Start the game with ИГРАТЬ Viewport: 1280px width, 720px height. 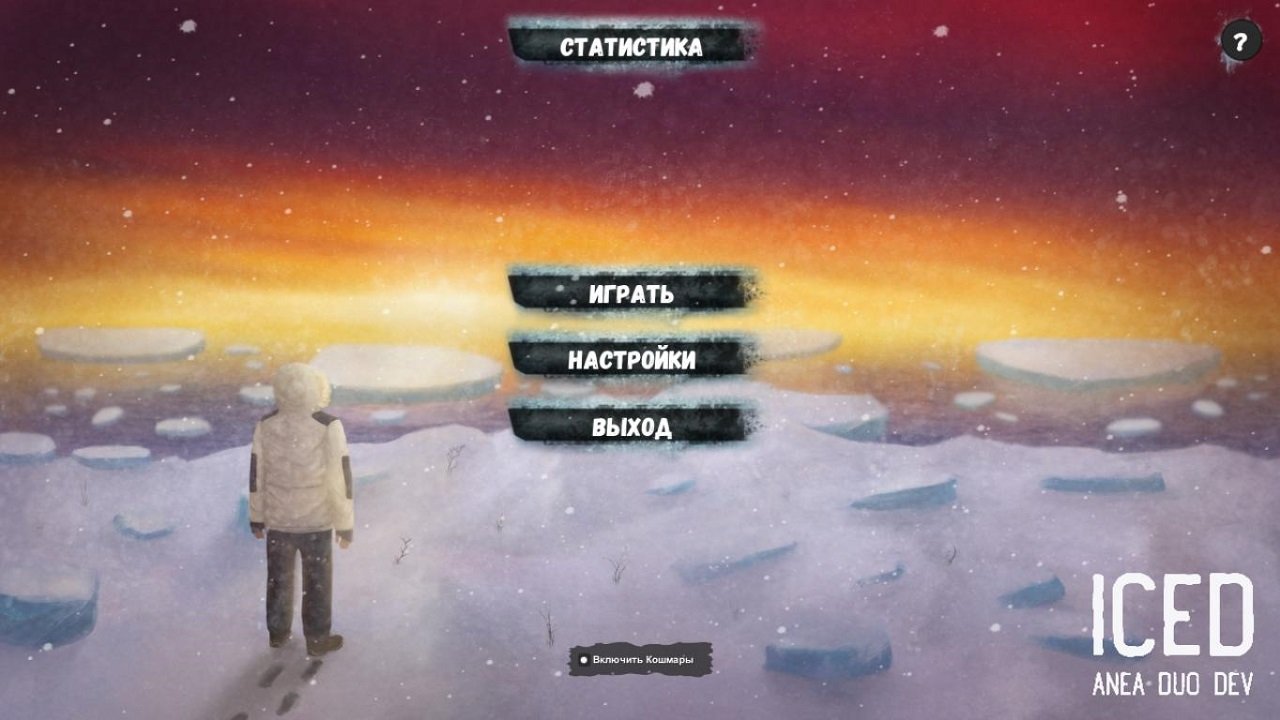tap(634, 294)
